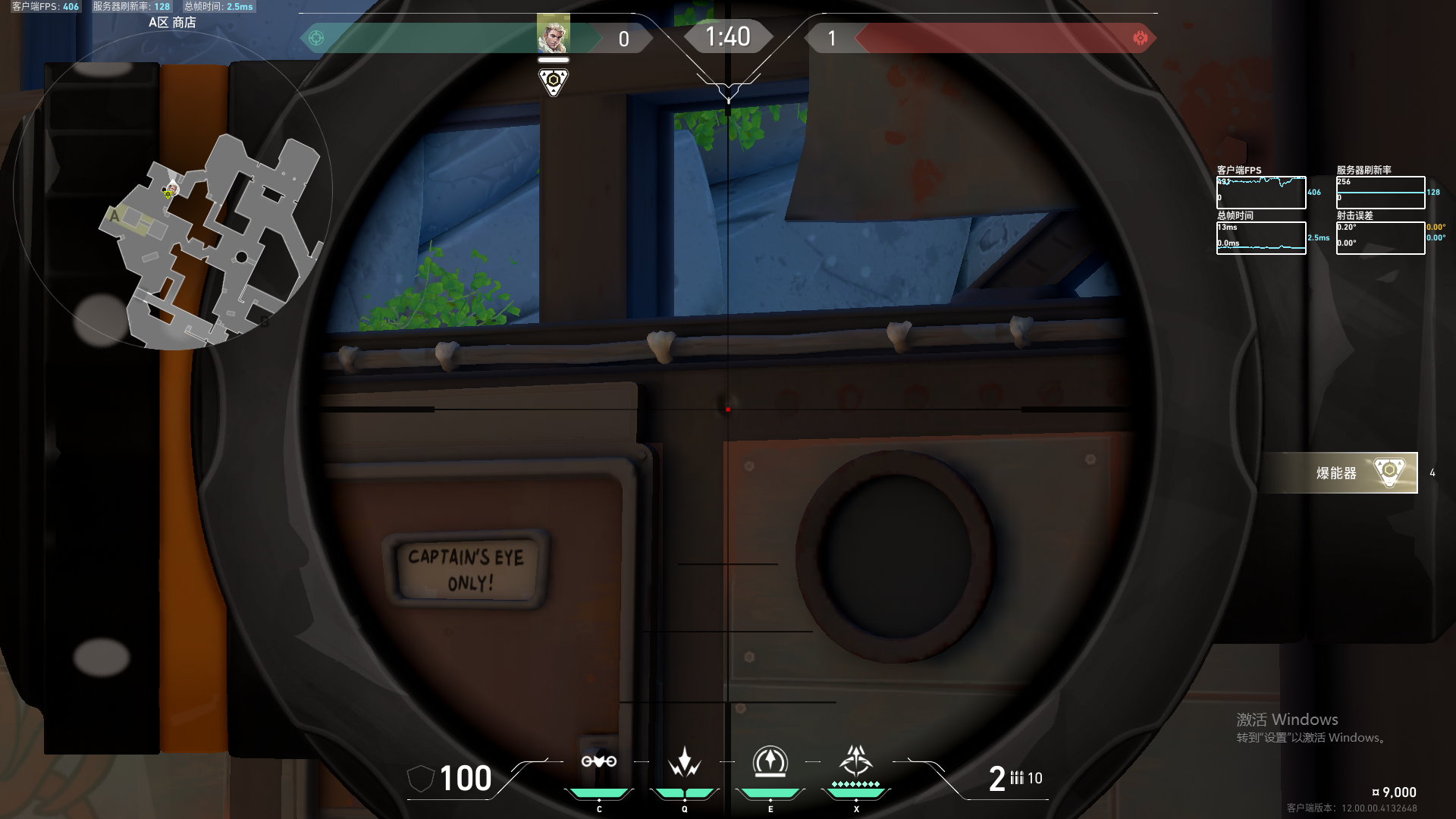This screenshot has width=1456, height=819.
Task: Click the teal ally team crosshair emblem
Action: [318, 36]
